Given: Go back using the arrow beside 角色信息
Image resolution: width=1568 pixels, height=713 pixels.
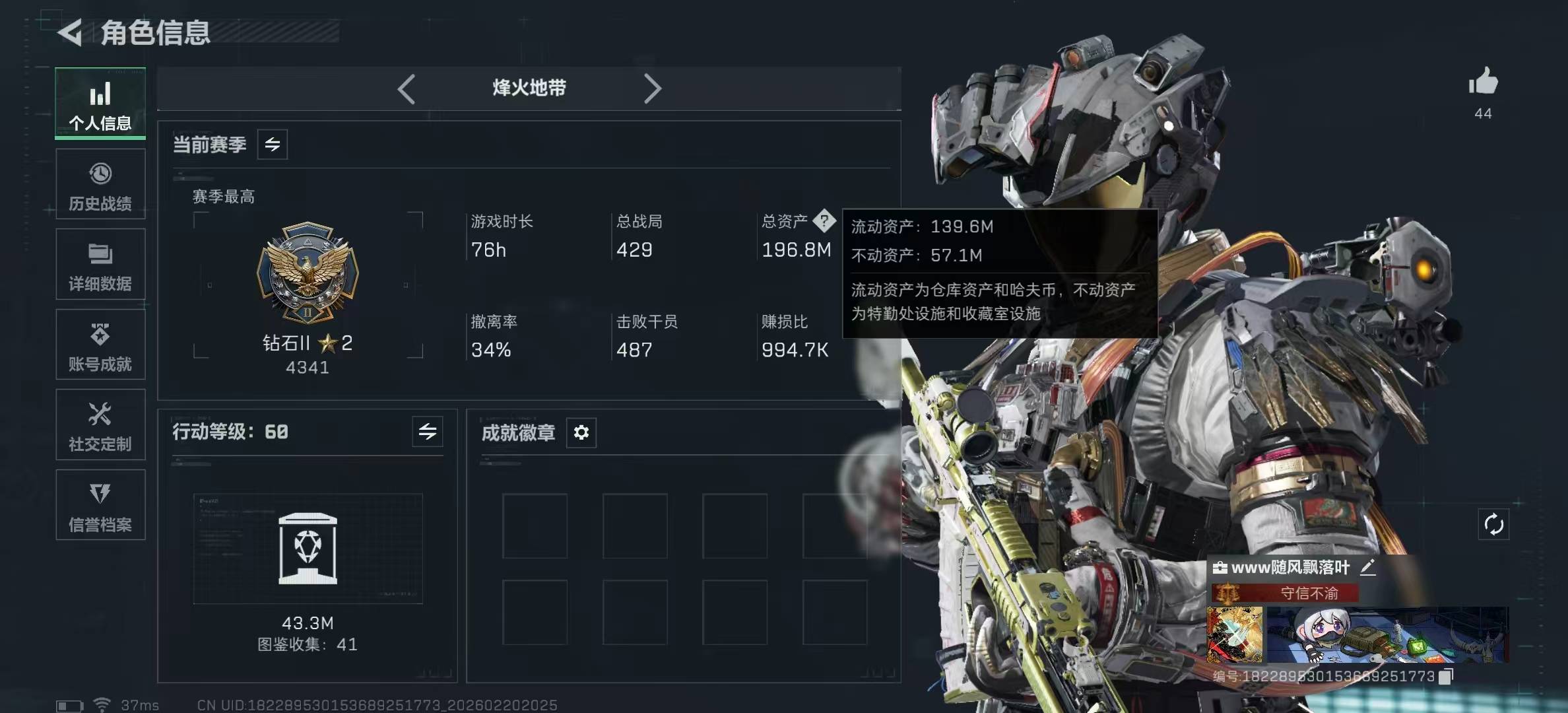Looking at the screenshot, I should coord(70,32).
